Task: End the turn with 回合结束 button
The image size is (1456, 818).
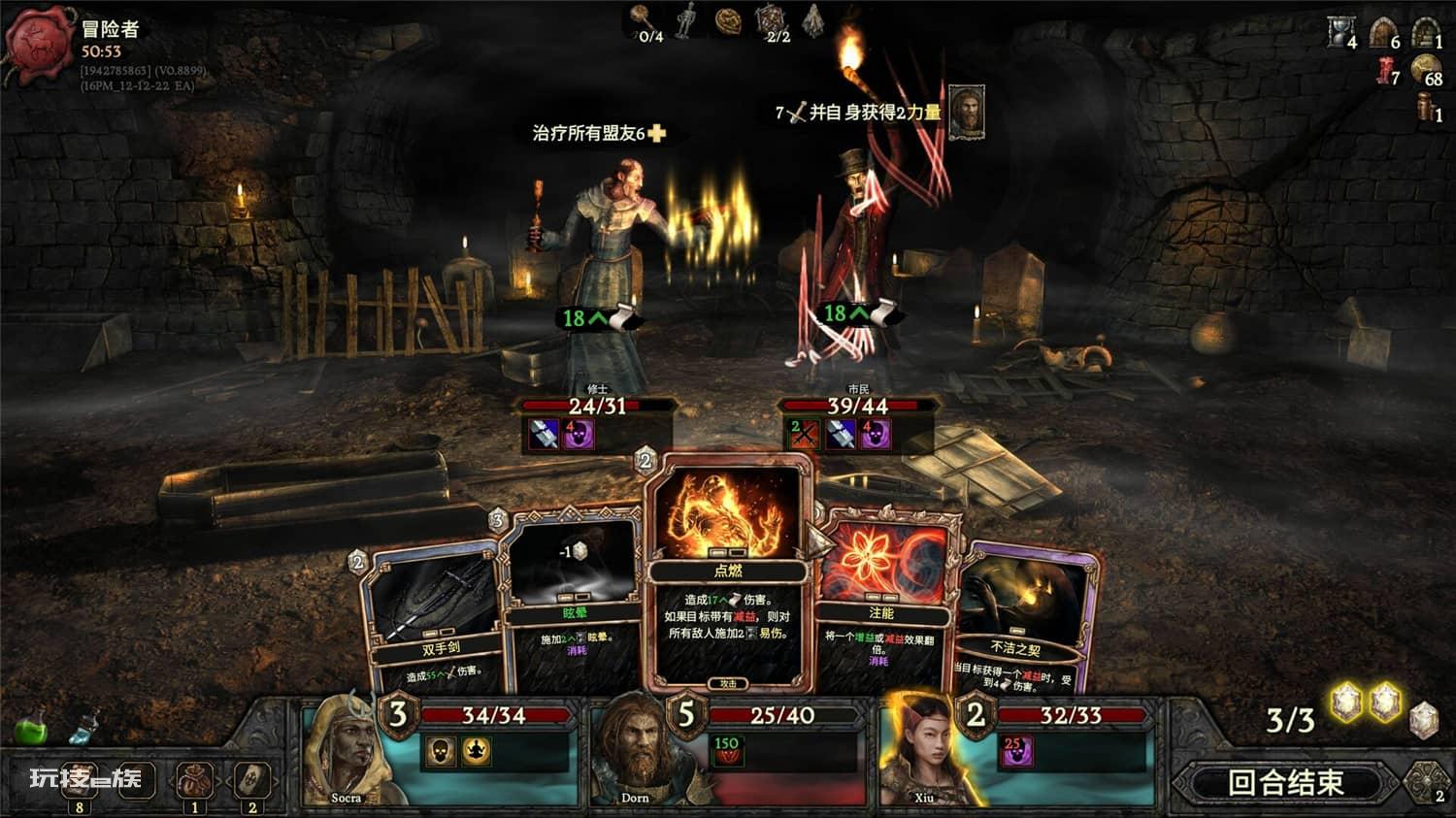Action: pos(1286,782)
